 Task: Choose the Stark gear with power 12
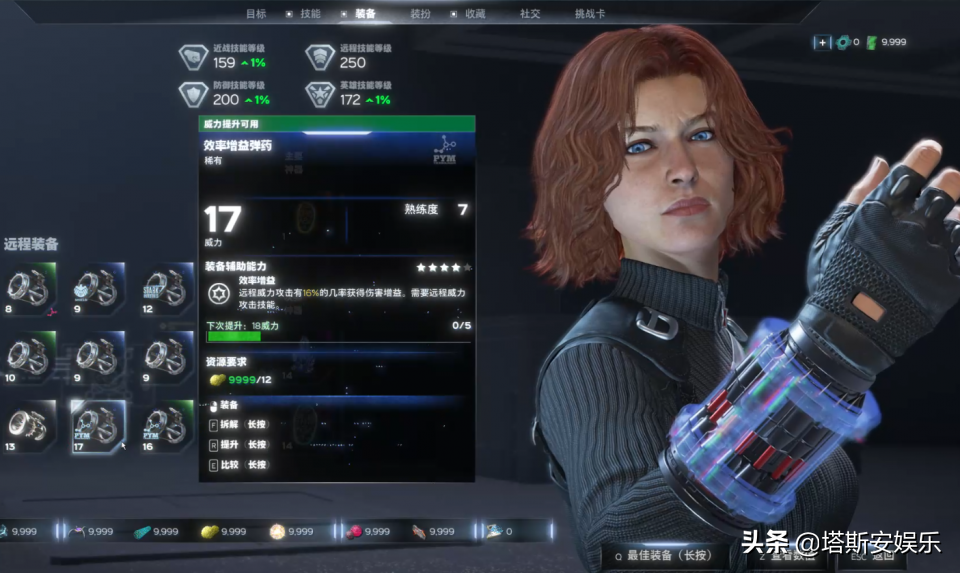pos(166,288)
